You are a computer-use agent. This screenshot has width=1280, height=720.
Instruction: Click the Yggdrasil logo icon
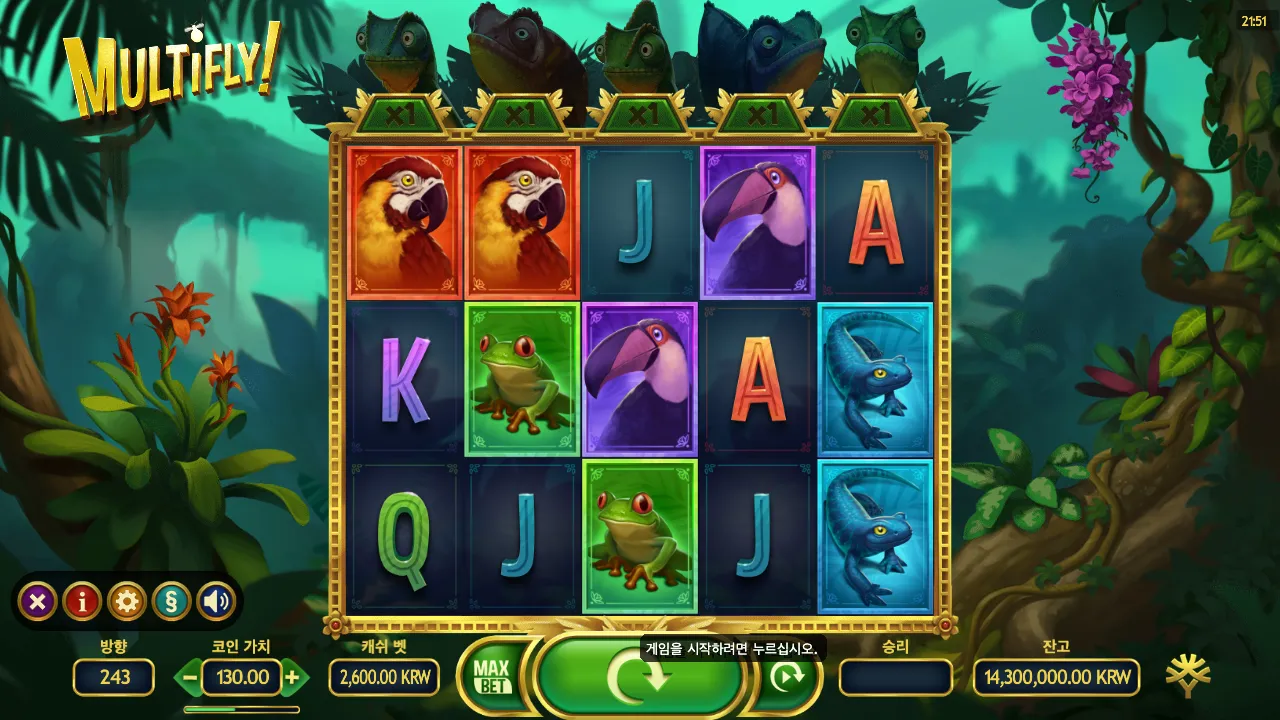coord(1188,676)
